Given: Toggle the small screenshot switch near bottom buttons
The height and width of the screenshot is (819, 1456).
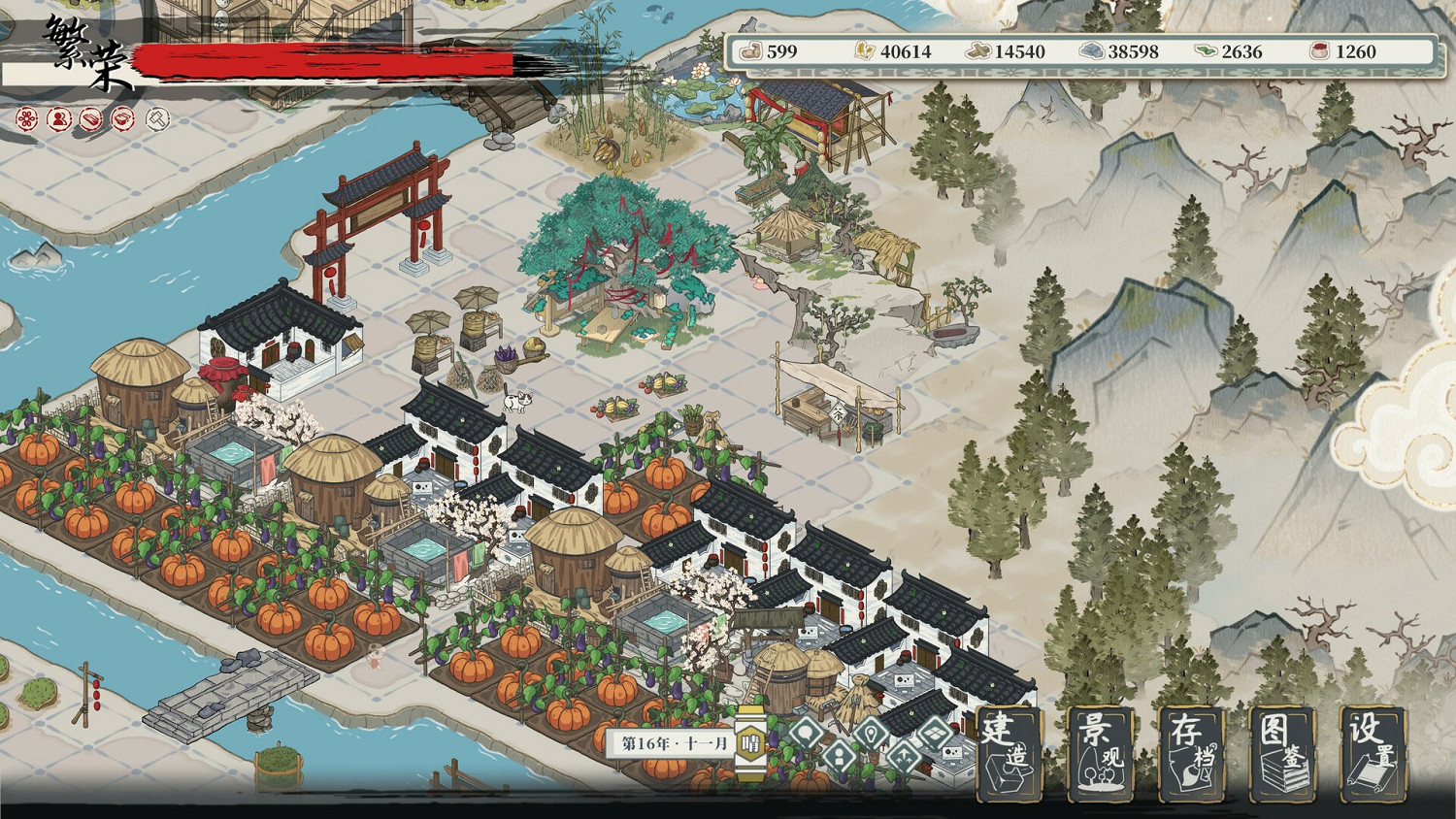Looking at the screenshot, I should click(934, 734).
